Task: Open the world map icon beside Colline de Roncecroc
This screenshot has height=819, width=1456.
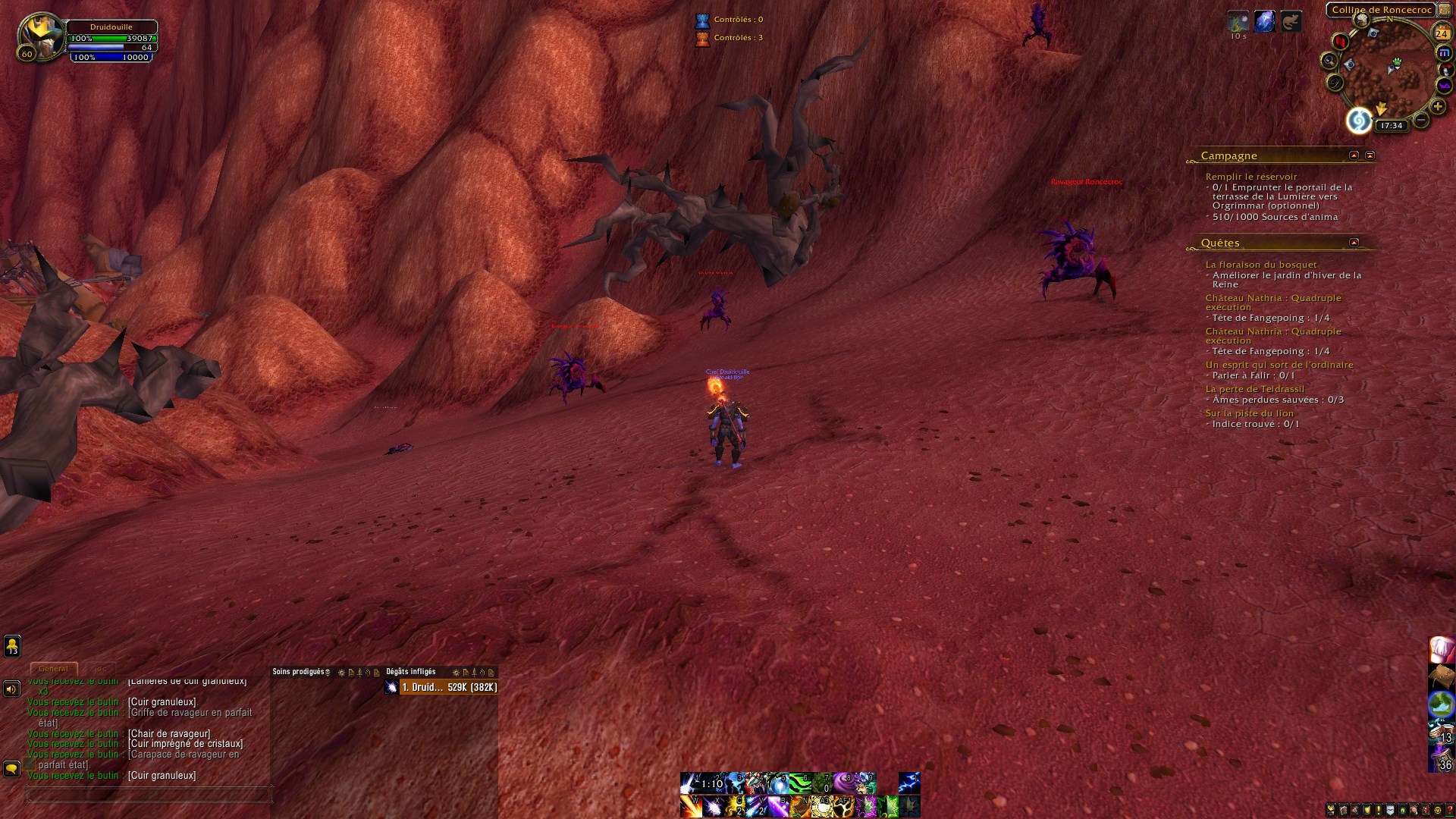Action: [x=1445, y=10]
